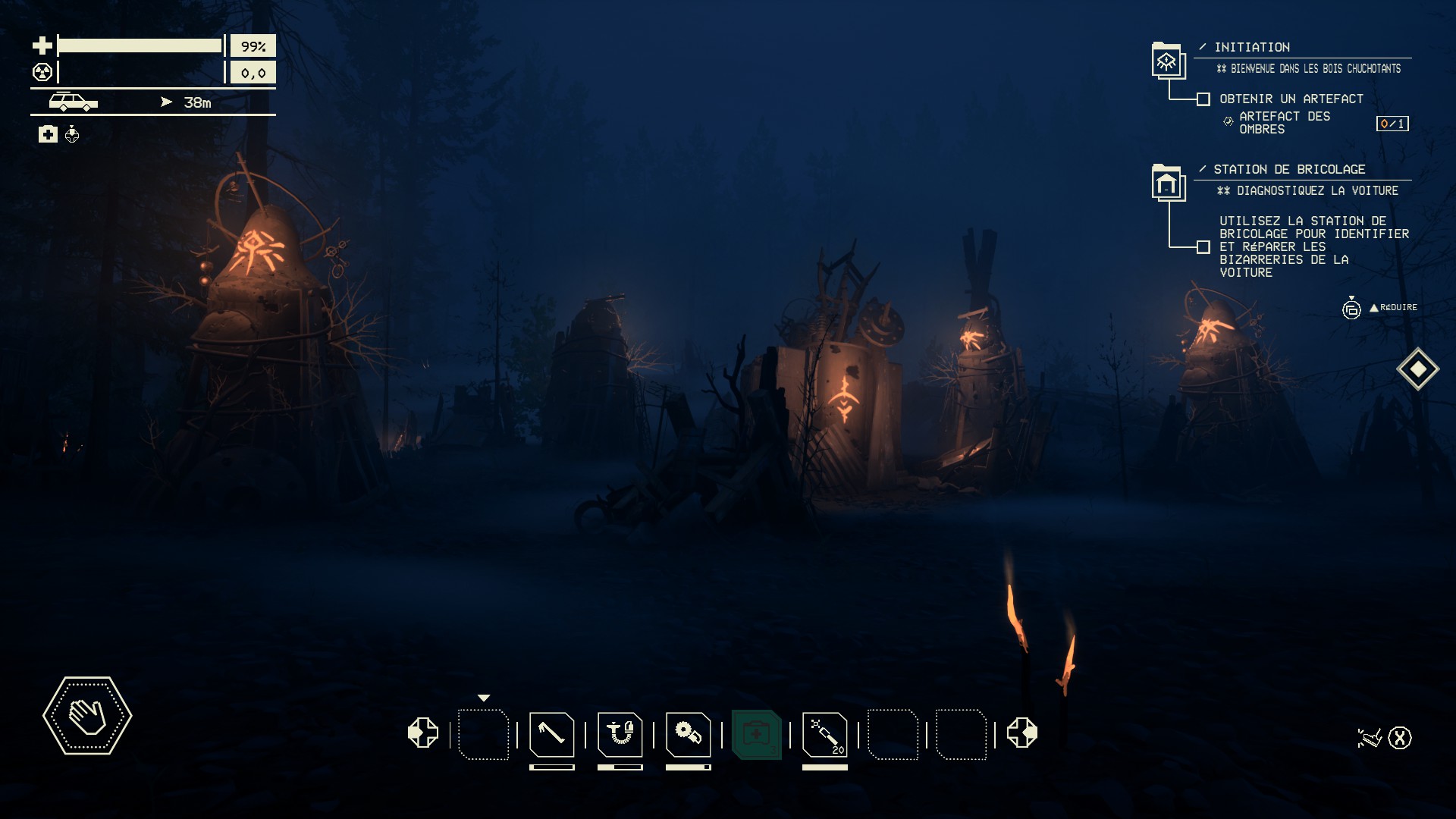Select the hotbar slot showing count 20
Screen dimensions: 1456x819
[x=824, y=734]
